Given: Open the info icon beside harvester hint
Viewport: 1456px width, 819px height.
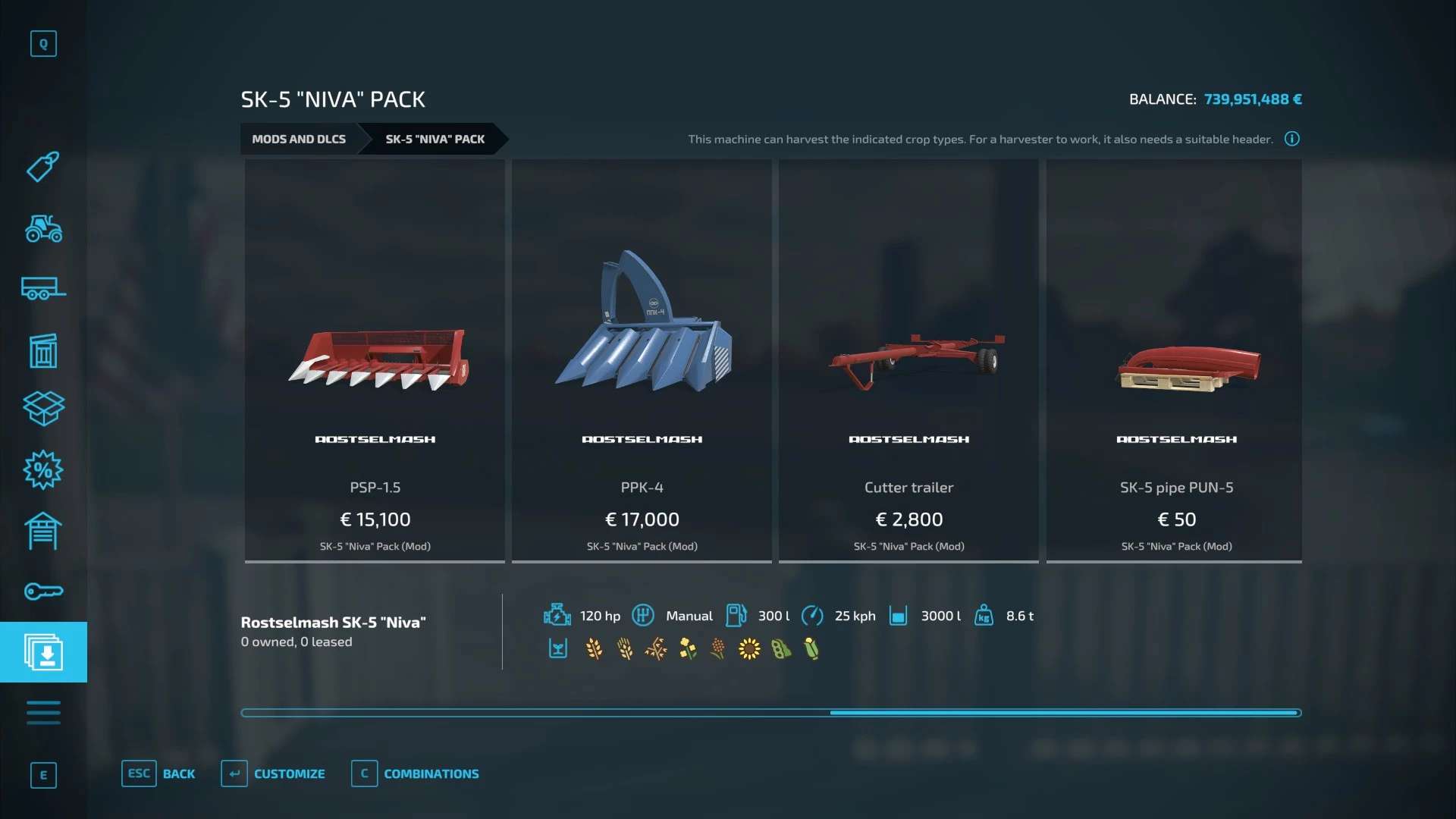Looking at the screenshot, I should tap(1292, 139).
